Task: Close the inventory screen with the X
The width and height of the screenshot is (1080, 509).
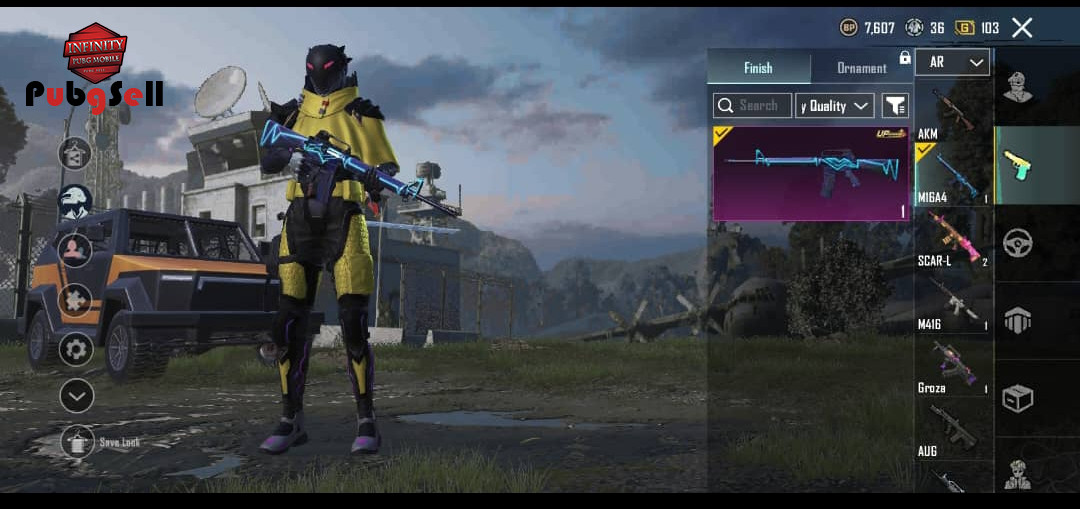Action: [1022, 28]
